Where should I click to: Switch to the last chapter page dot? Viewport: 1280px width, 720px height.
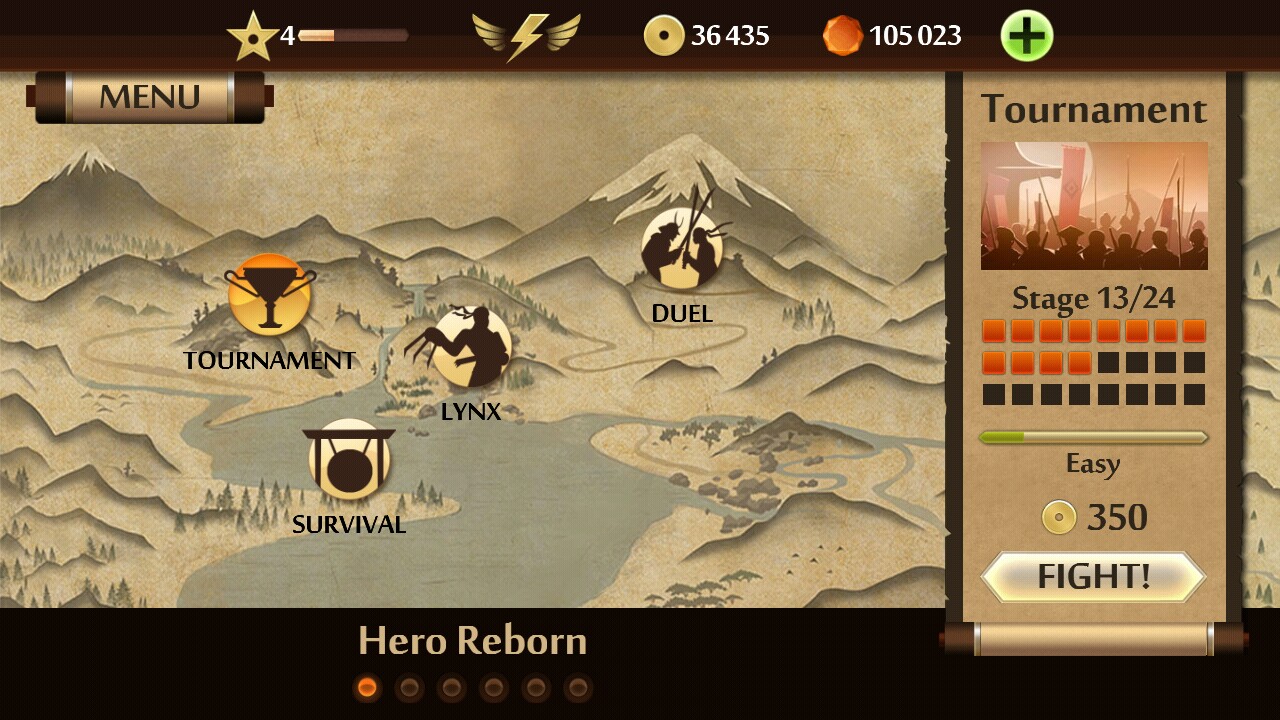click(578, 688)
